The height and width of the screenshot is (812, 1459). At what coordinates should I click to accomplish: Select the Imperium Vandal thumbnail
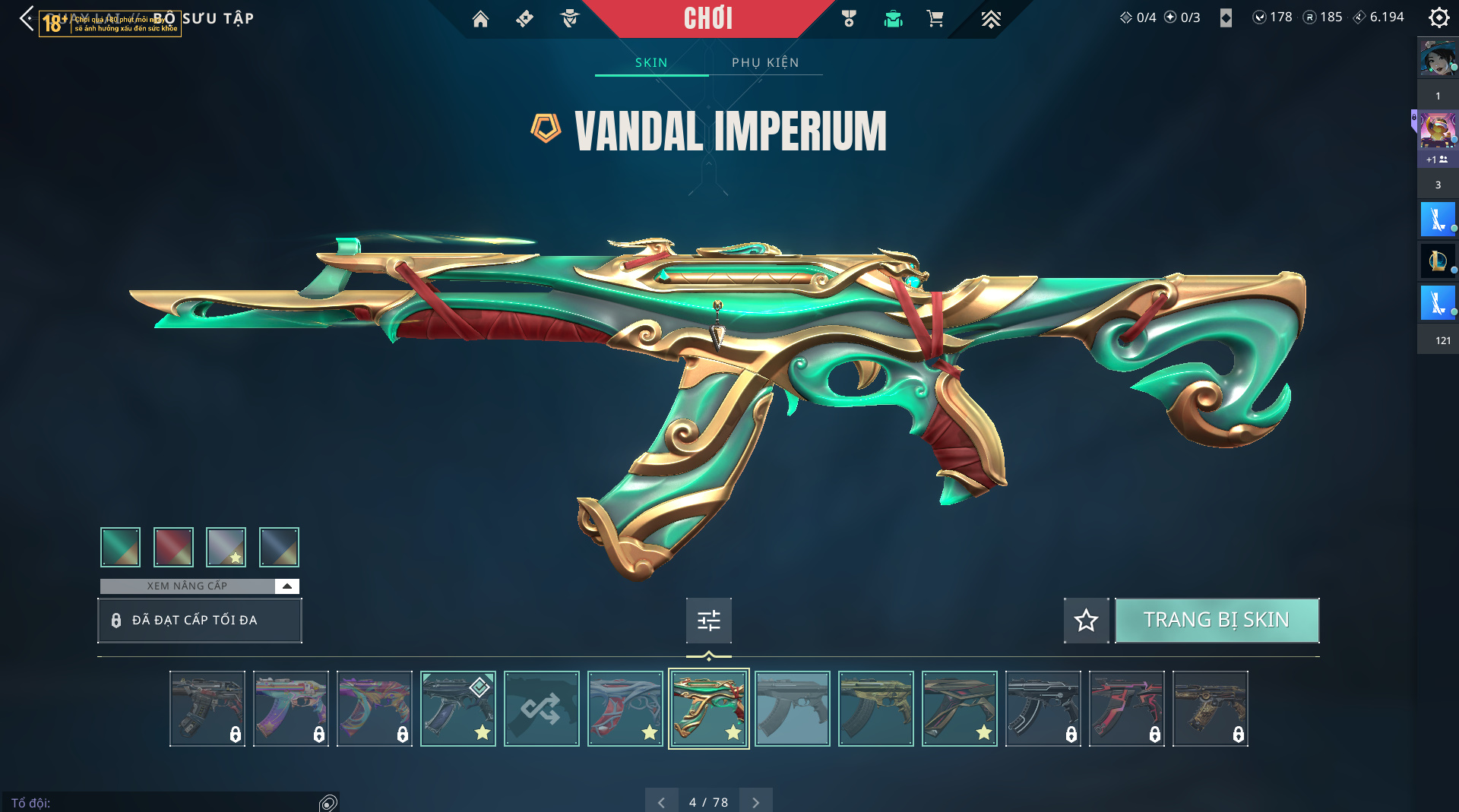[x=708, y=709]
